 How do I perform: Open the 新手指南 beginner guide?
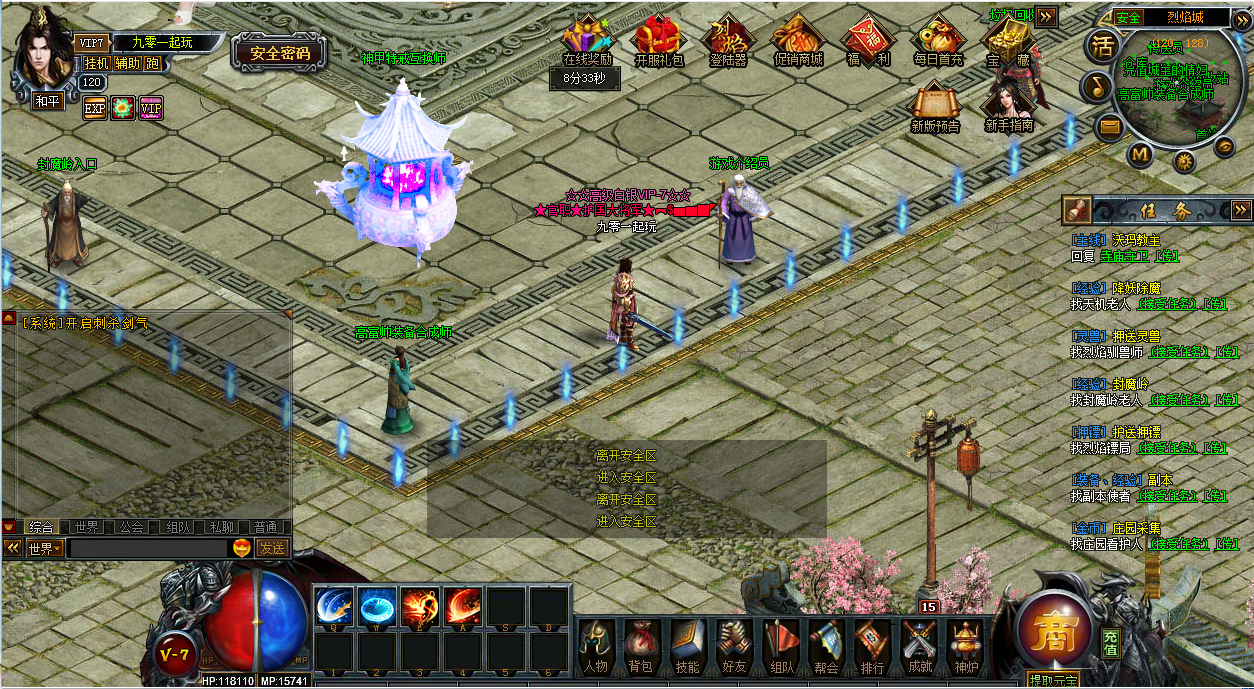[1008, 105]
